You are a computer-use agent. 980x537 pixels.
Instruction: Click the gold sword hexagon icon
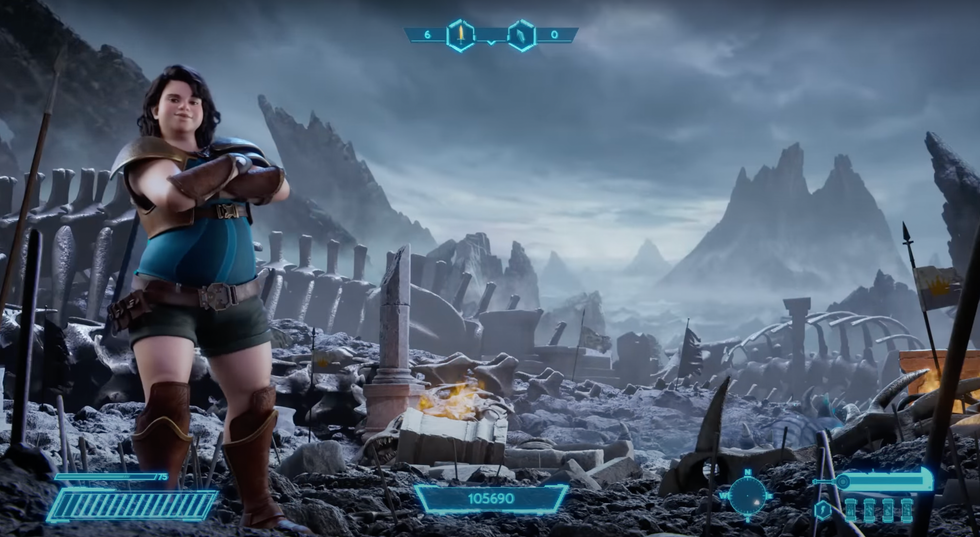(460, 35)
